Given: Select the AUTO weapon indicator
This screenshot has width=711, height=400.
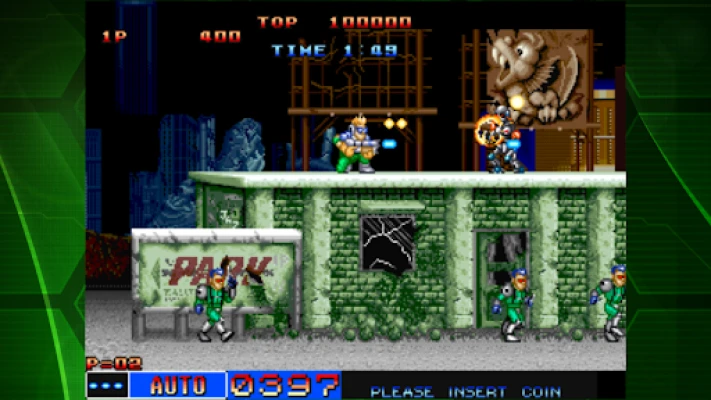Looking at the screenshot, I should pyautogui.click(x=178, y=386).
